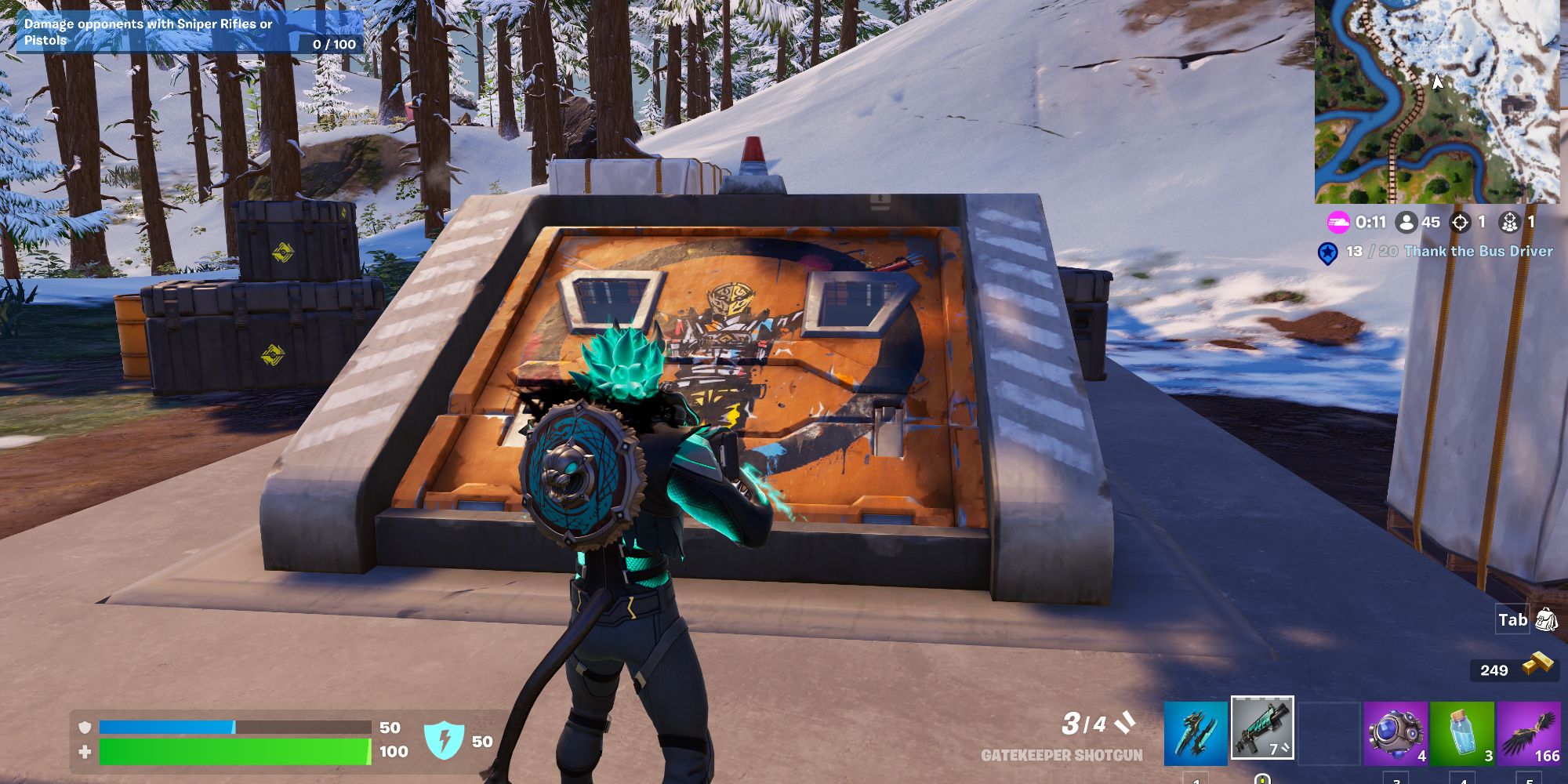Click the eliminations crosshair icon

[1460, 223]
